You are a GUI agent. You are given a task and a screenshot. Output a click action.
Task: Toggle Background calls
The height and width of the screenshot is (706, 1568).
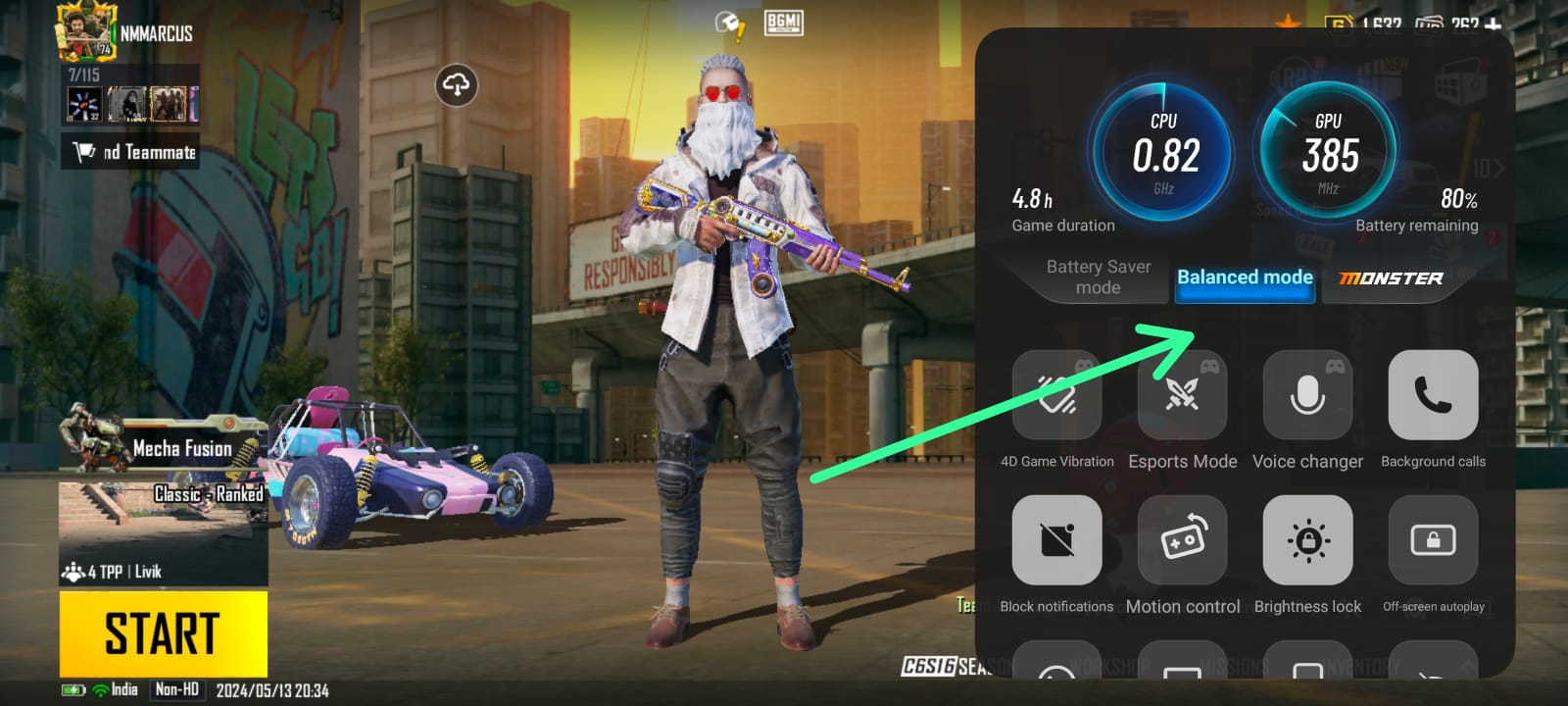pyautogui.click(x=1433, y=395)
